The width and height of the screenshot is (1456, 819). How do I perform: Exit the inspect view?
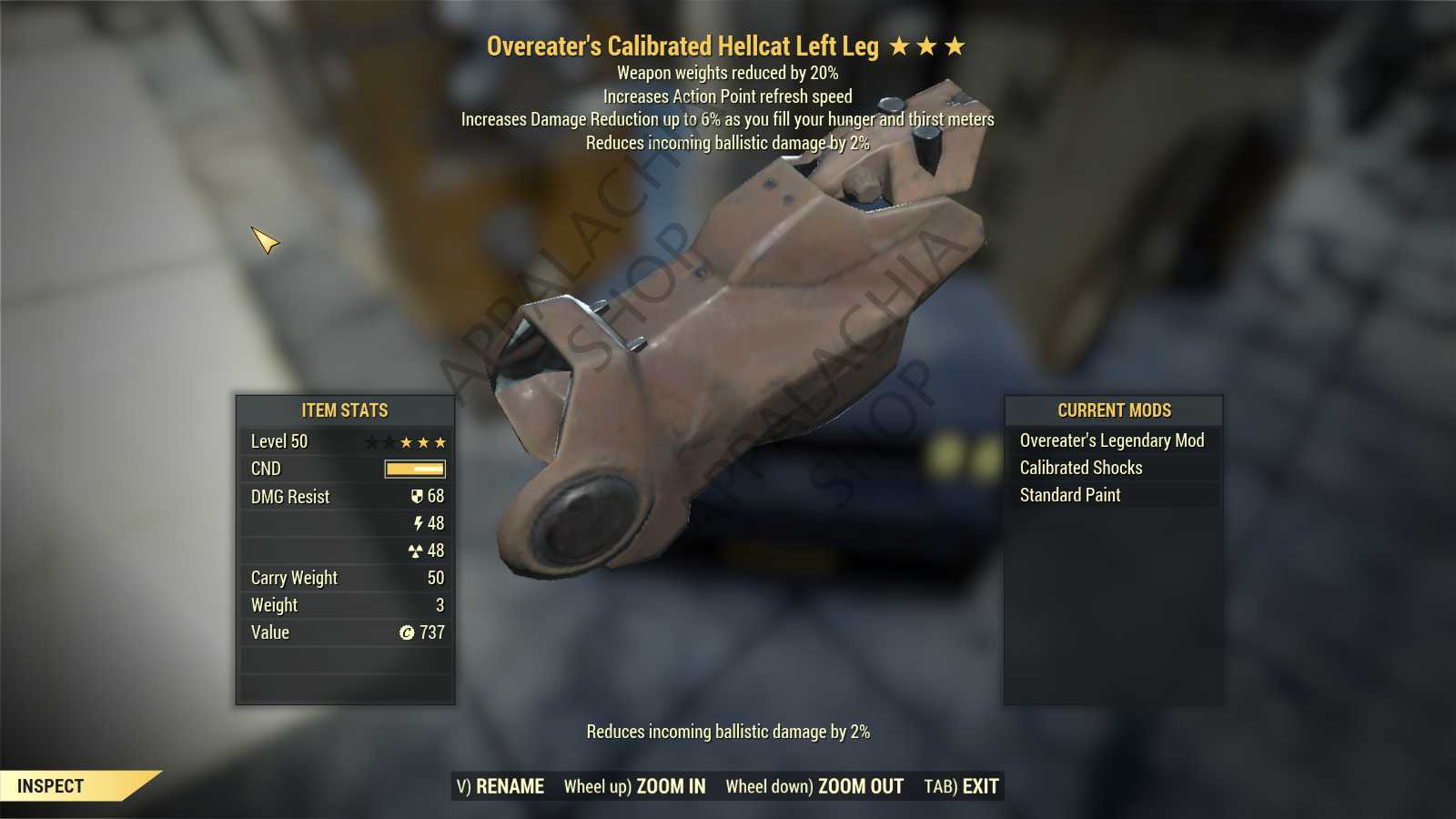point(961,786)
